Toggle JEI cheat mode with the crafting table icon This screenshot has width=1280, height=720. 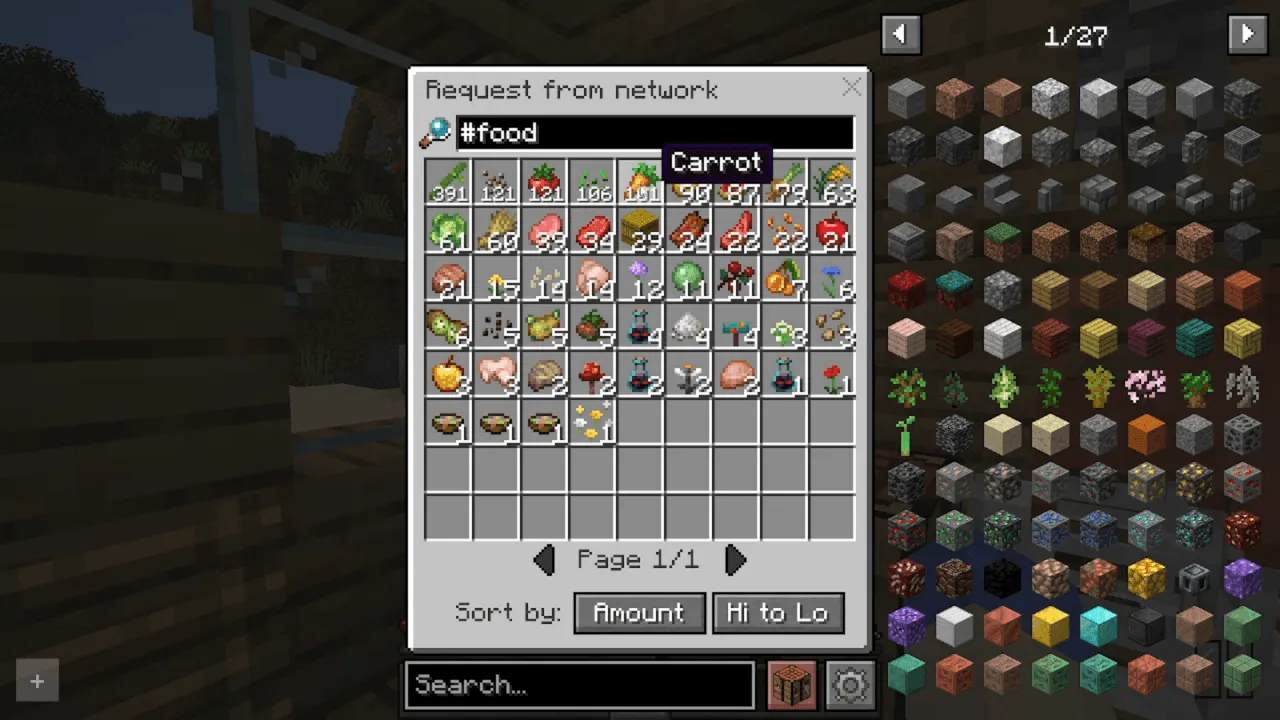[791, 684]
